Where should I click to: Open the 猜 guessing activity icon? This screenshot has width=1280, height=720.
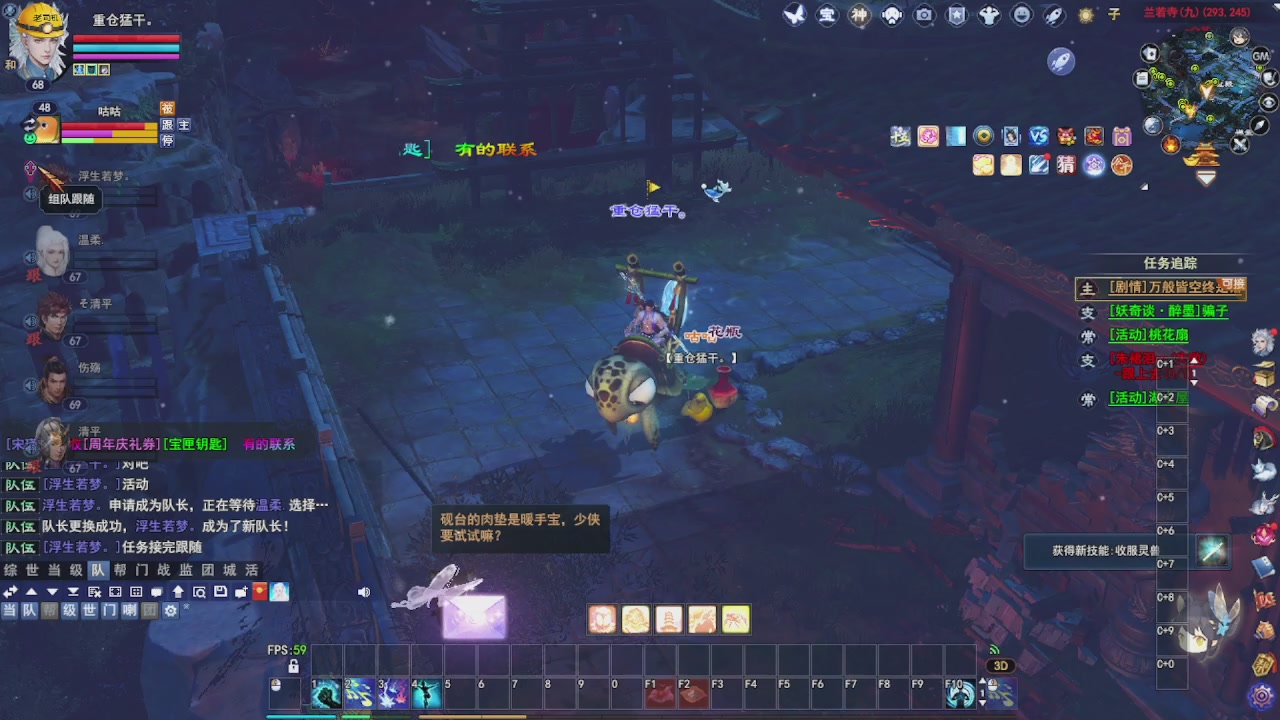[1065, 165]
